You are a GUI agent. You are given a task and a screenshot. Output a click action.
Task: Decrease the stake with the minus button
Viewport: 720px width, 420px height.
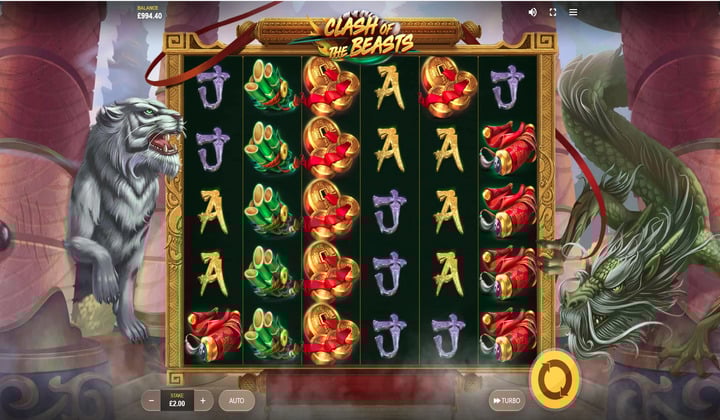coord(151,400)
